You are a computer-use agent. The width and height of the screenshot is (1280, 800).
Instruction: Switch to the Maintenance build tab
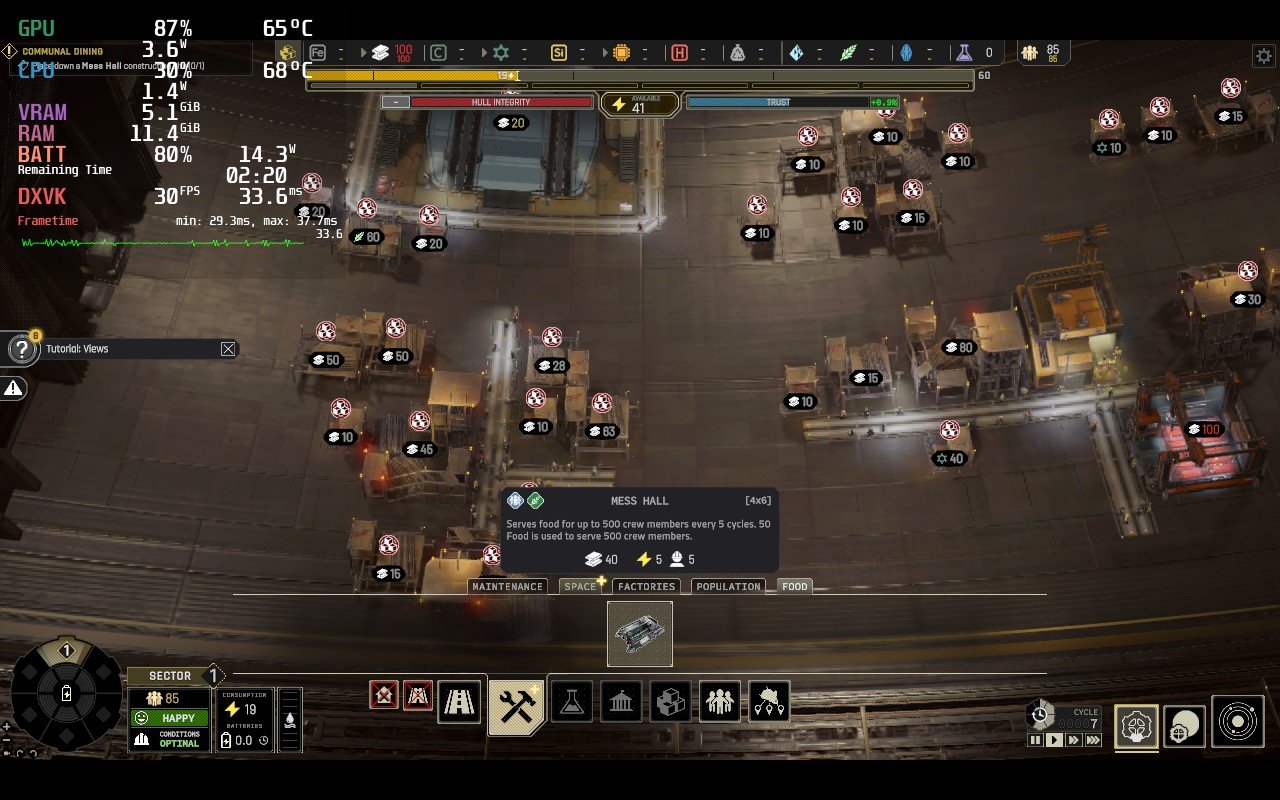pyautogui.click(x=508, y=587)
